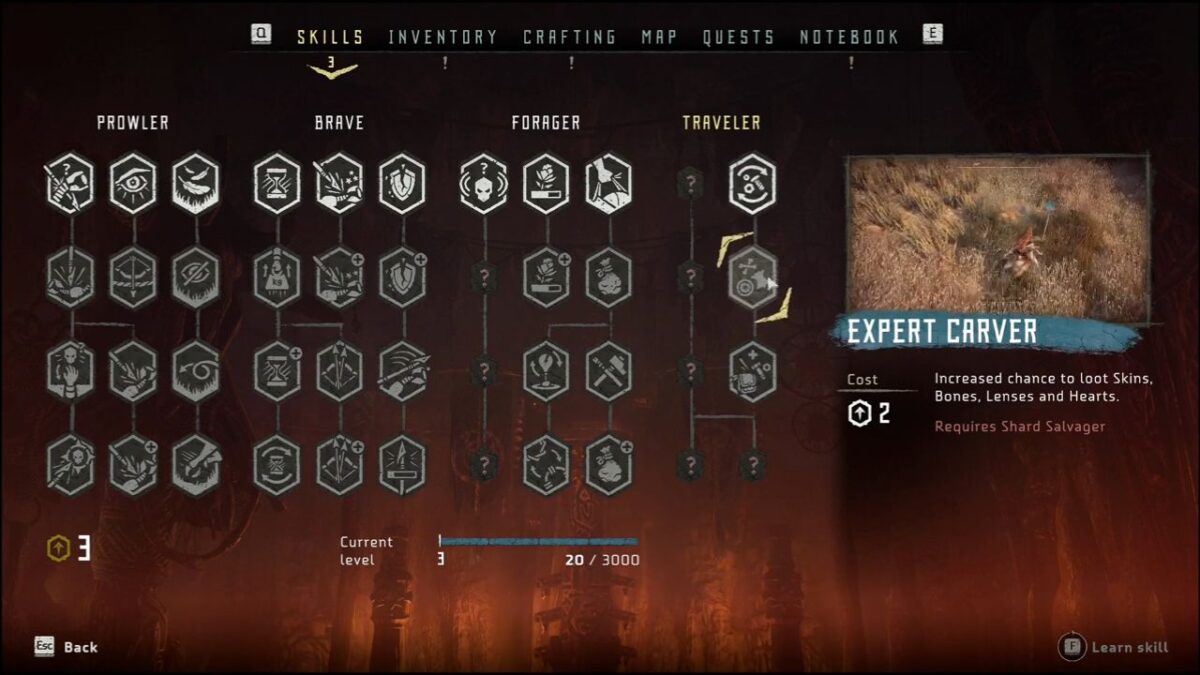Switch to the Inventory tab
Screen dimensions: 1200x675
tap(442, 37)
